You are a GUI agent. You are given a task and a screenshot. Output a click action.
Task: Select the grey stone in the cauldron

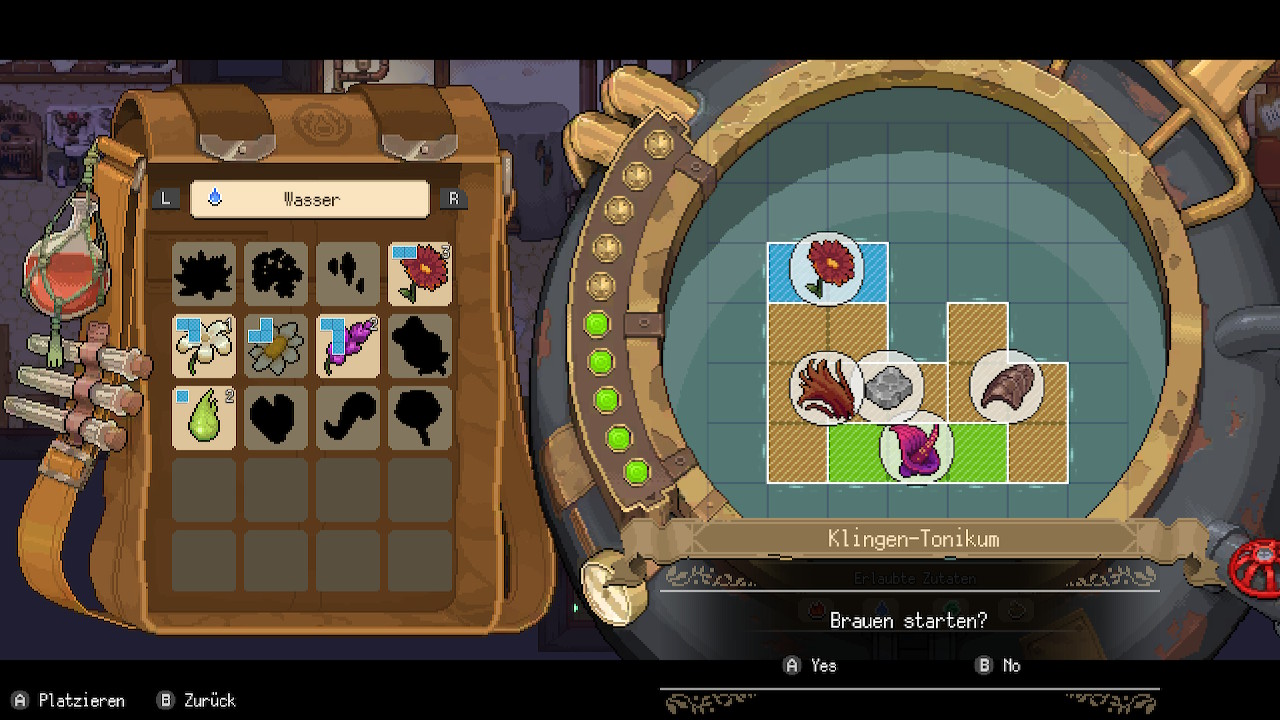pos(888,386)
